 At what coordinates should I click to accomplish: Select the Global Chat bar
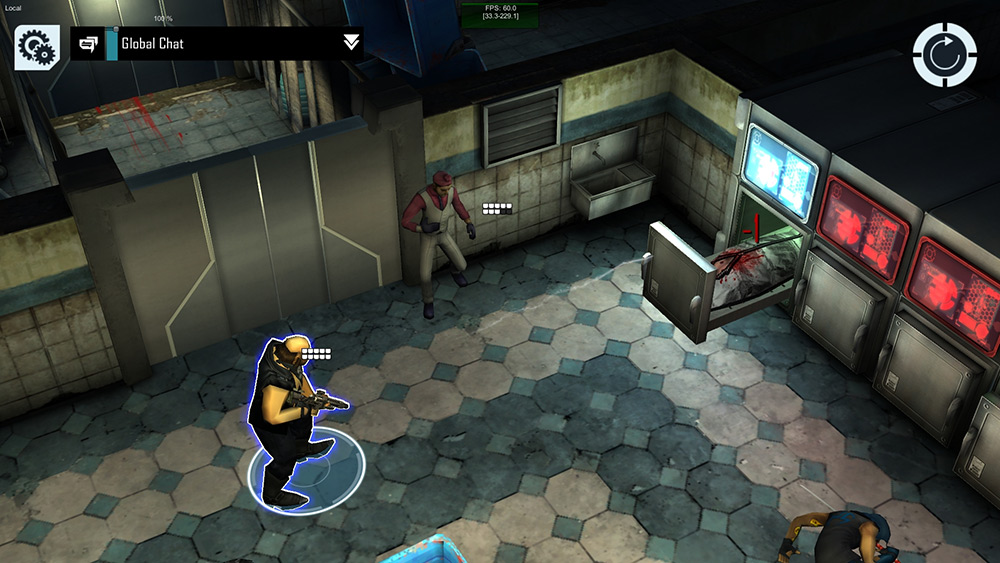pos(230,44)
